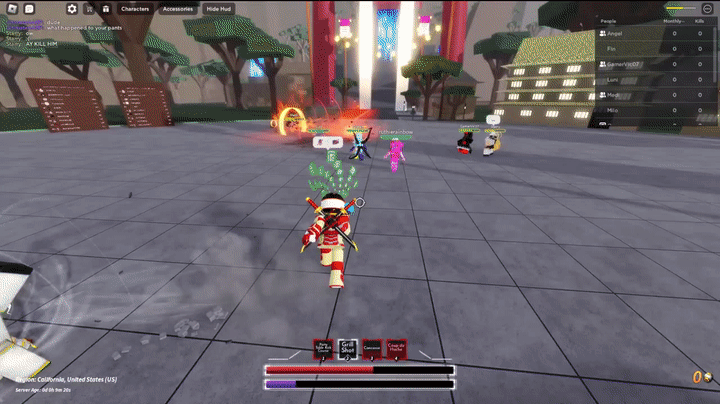The width and height of the screenshot is (720, 404).
Task: Open the gear settings icon
Action: pyautogui.click(x=72, y=8)
